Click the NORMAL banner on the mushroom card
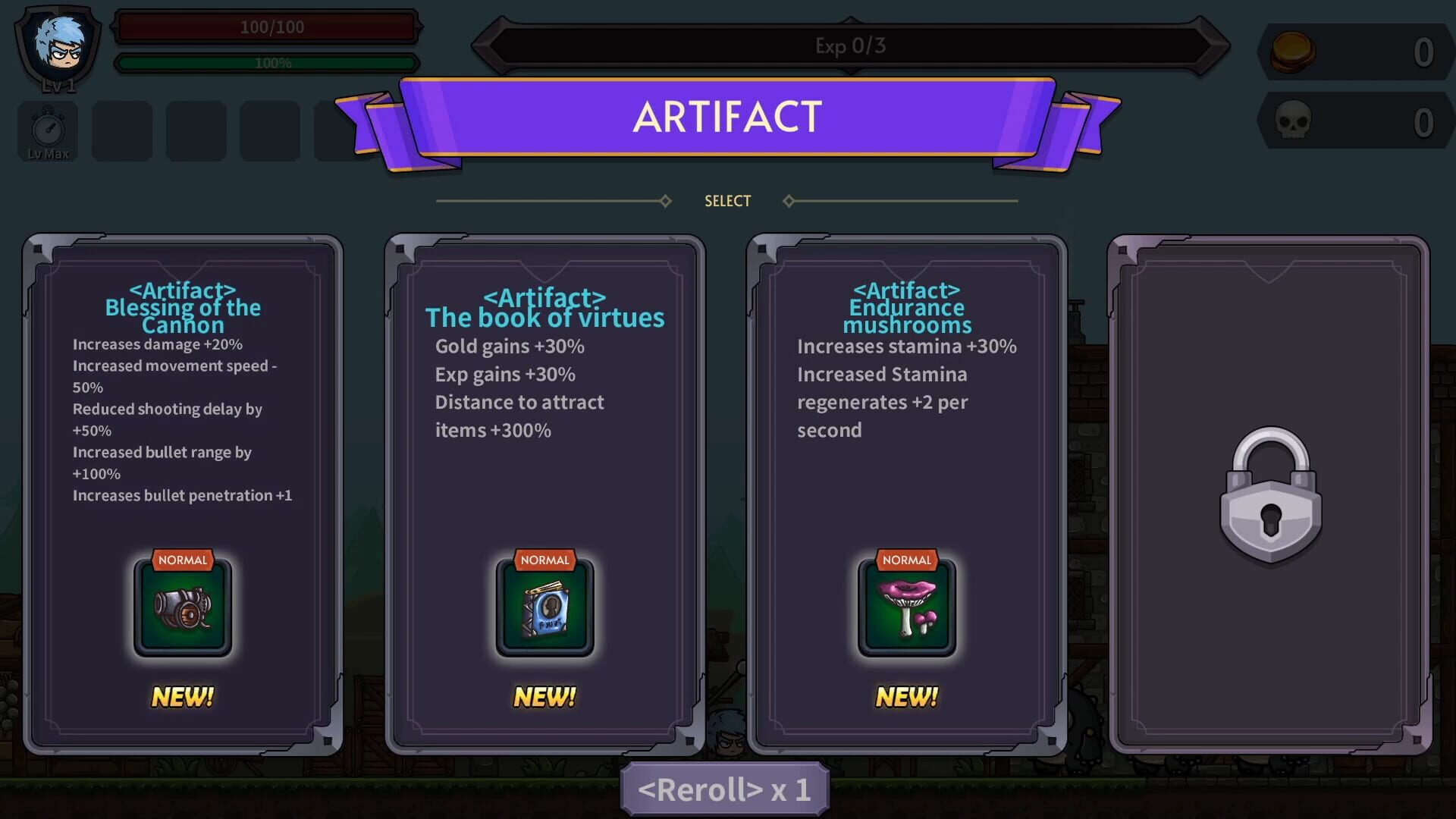 (x=907, y=560)
